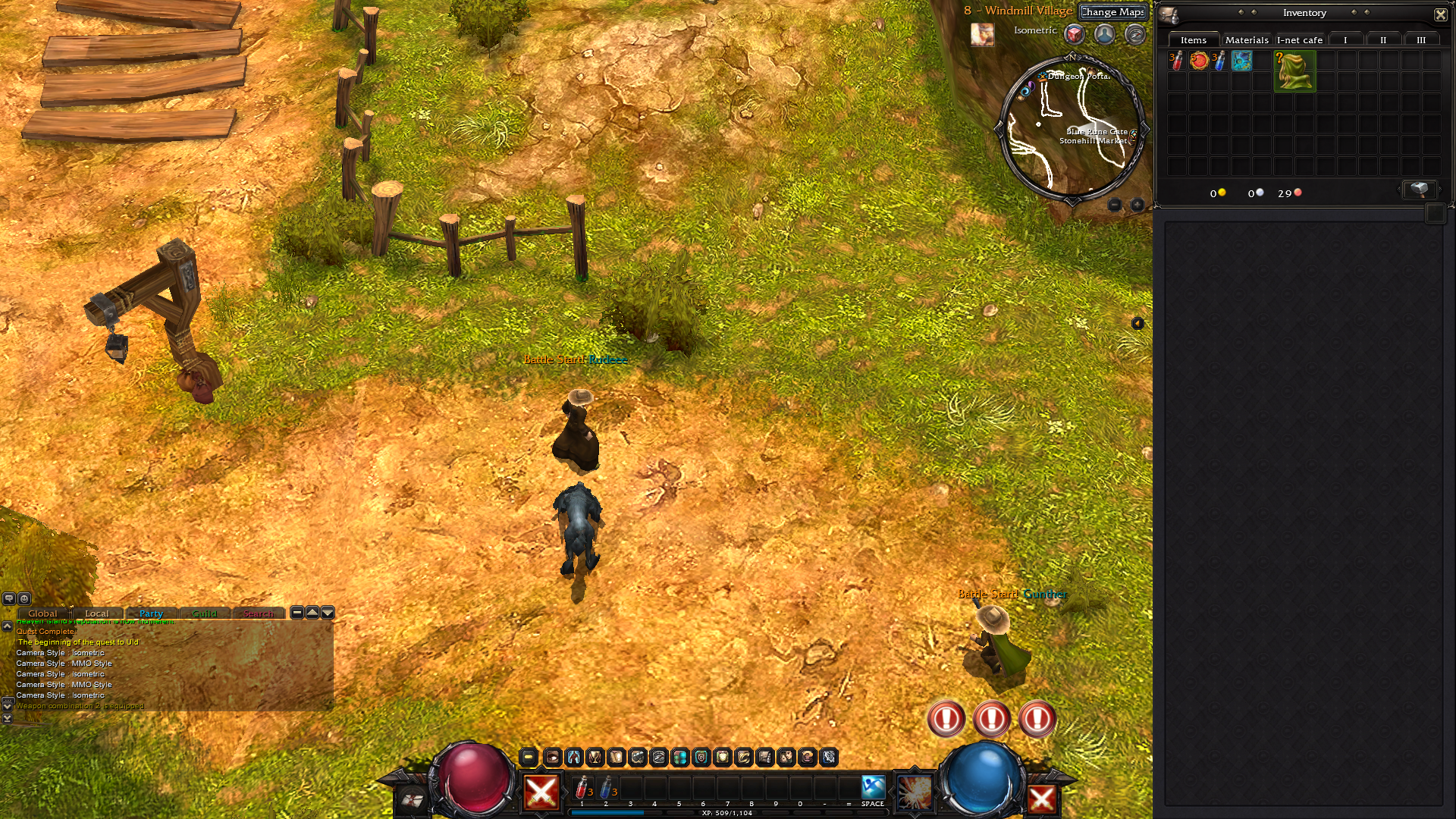
Task: Activate the blue dash skill on SPACE slot
Action: click(x=873, y=788)
